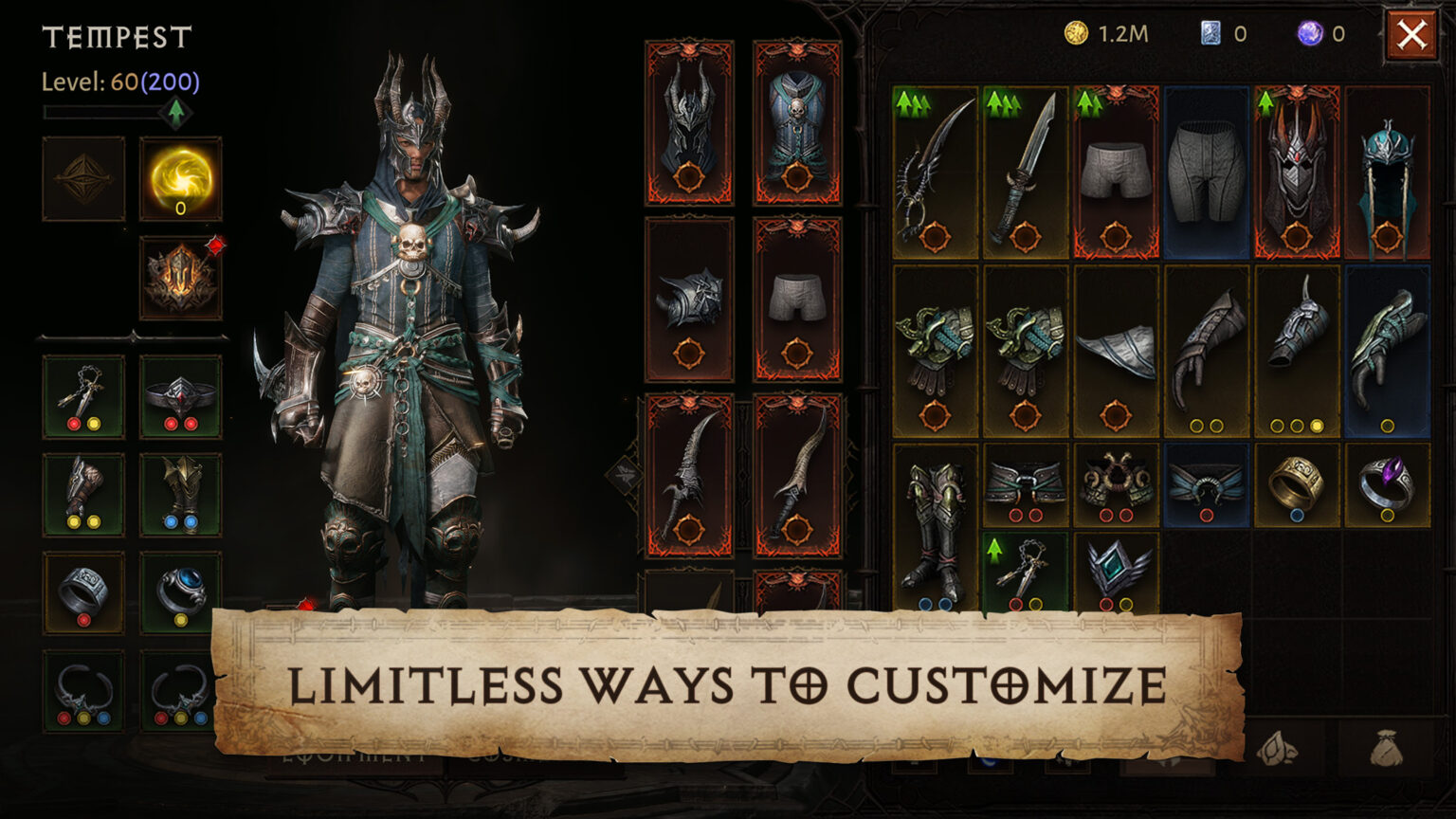This screenshot has height=819, width=1456.
Task: Click the yellow orb consumable slot
Action: tap(180, 180)
